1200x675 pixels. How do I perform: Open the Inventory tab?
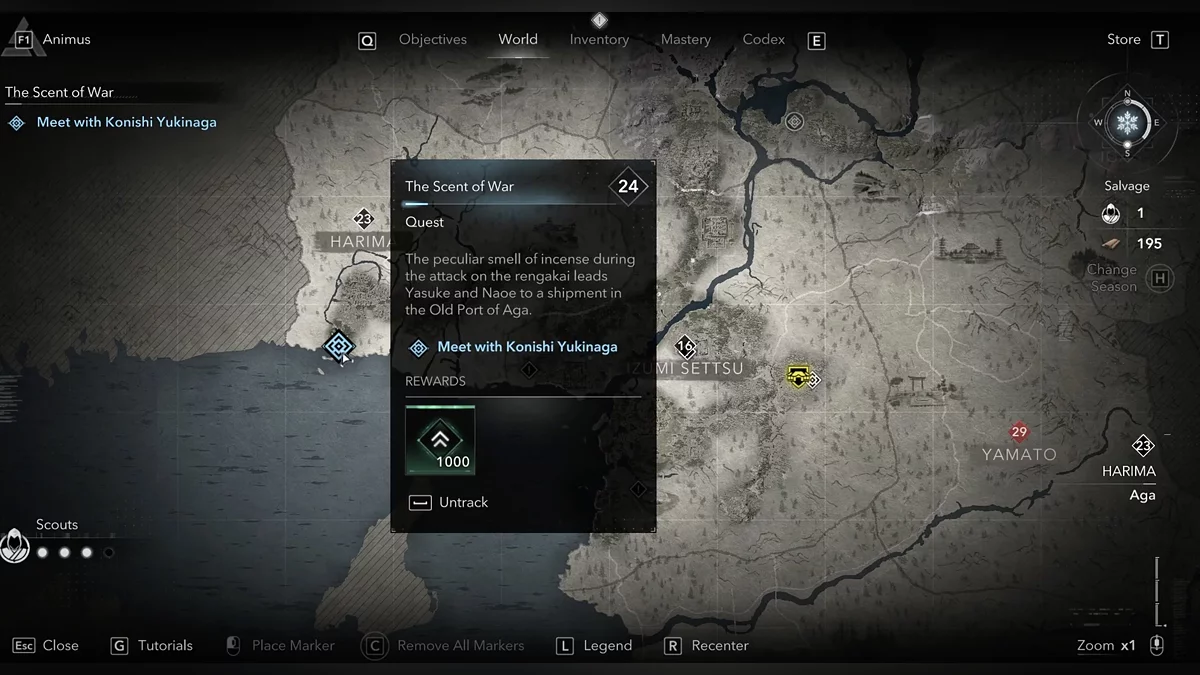click(599, 40)
